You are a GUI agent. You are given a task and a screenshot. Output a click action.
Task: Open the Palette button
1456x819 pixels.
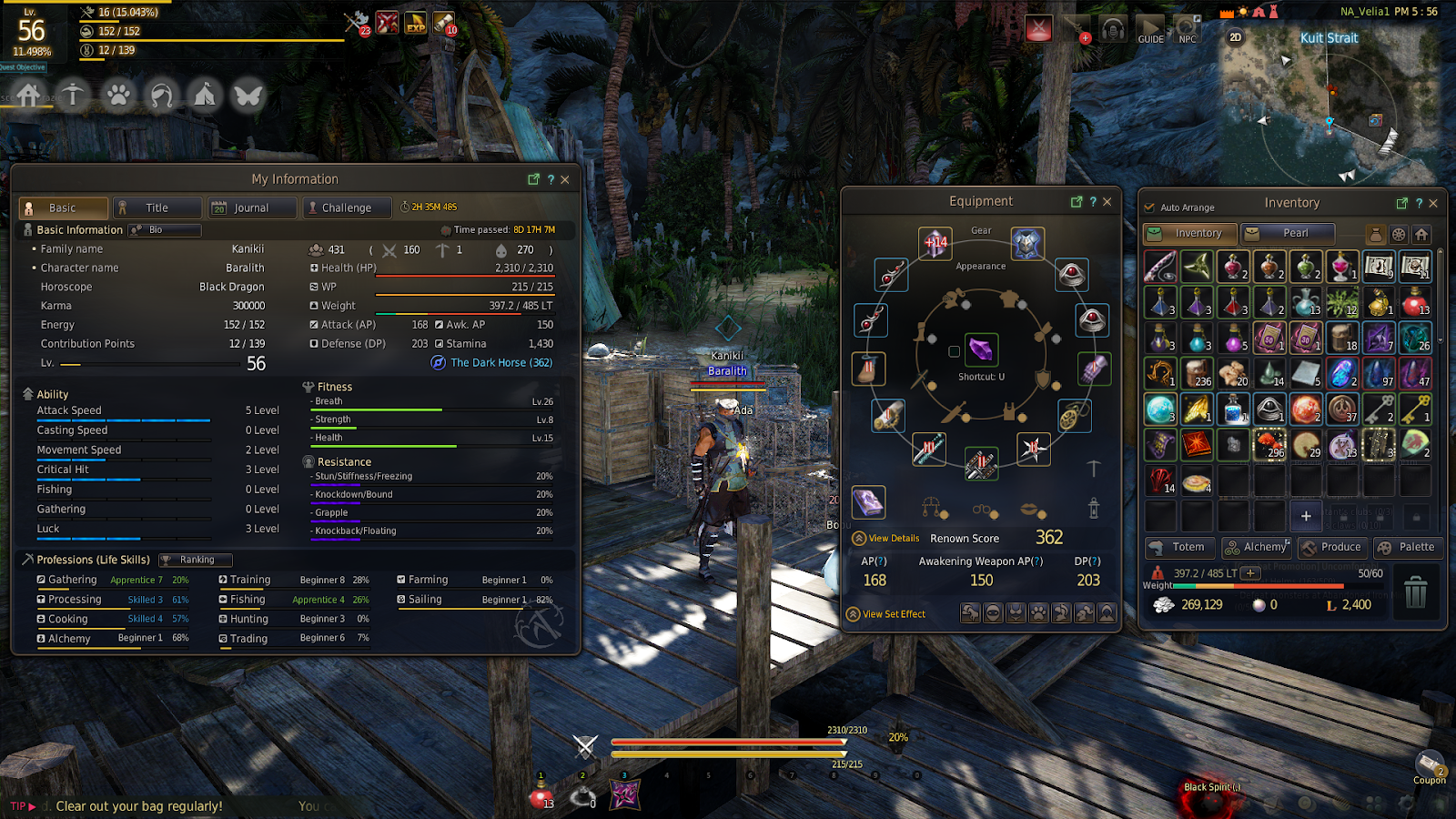click(x=1407, y=547)
